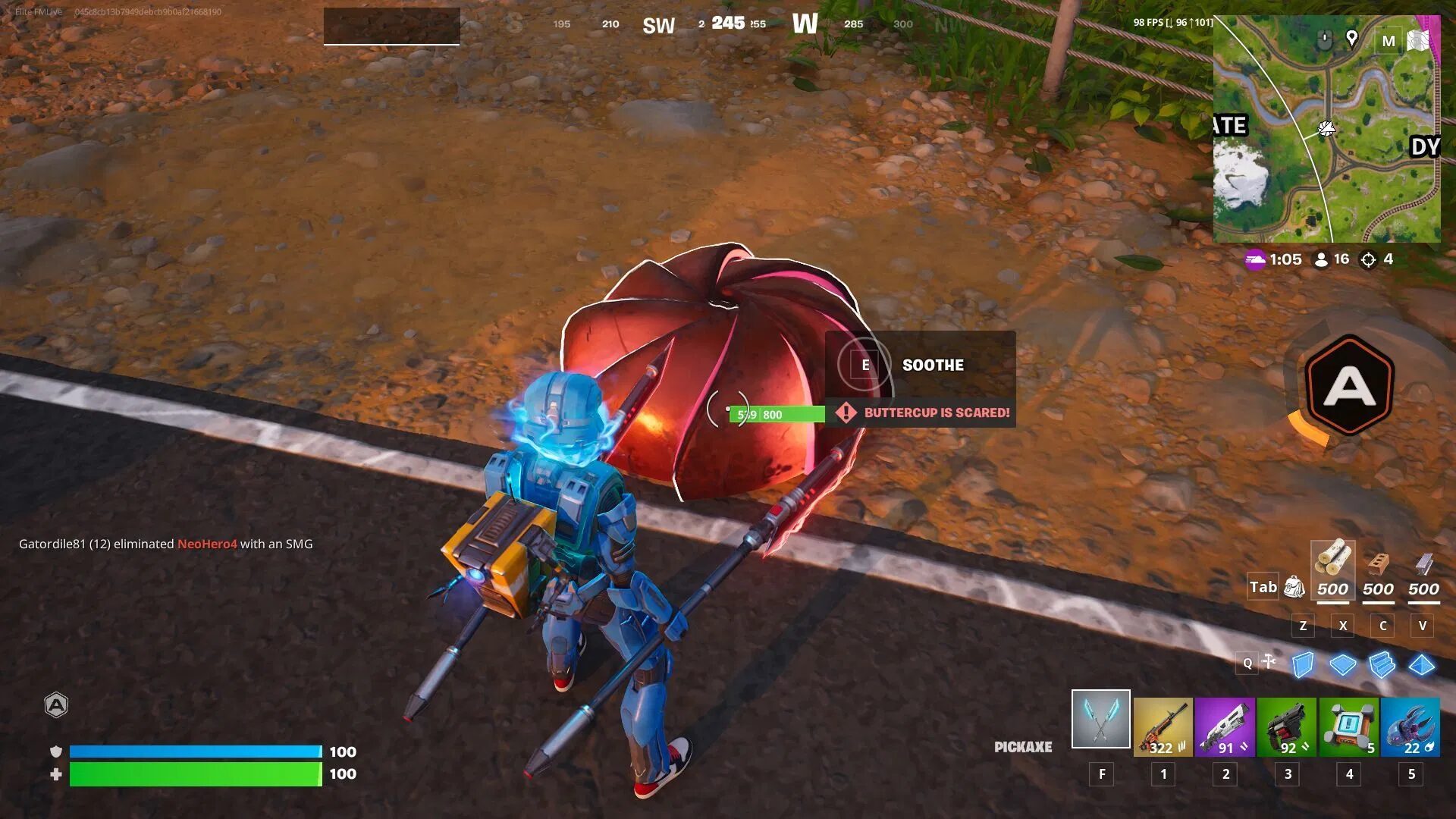Toggle build mode crossed-tools icon
The width and height of the screenshot is (1456, 819).
(1269, 662)
